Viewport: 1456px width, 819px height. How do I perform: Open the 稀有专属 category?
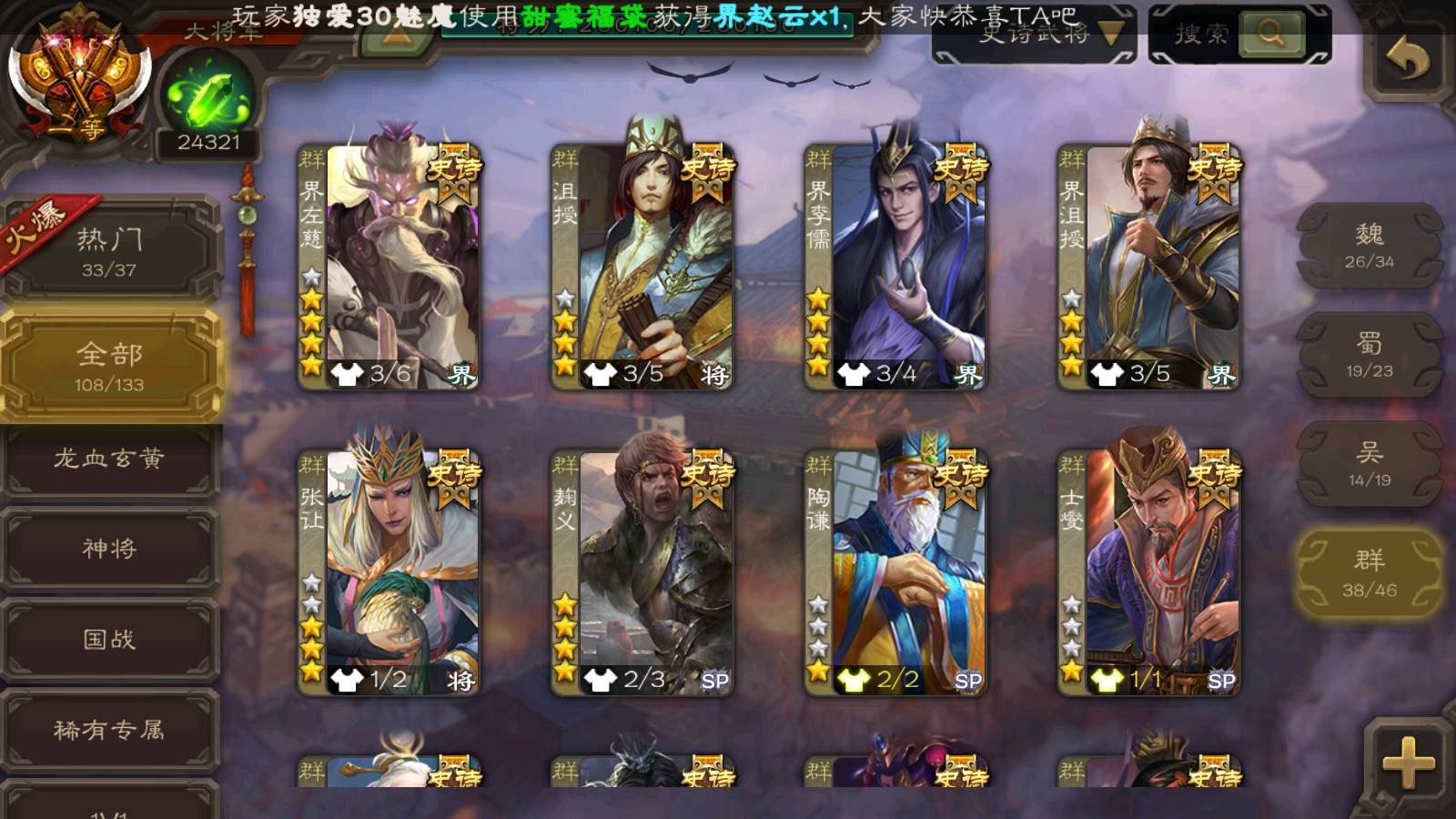(x=109, y=730)
